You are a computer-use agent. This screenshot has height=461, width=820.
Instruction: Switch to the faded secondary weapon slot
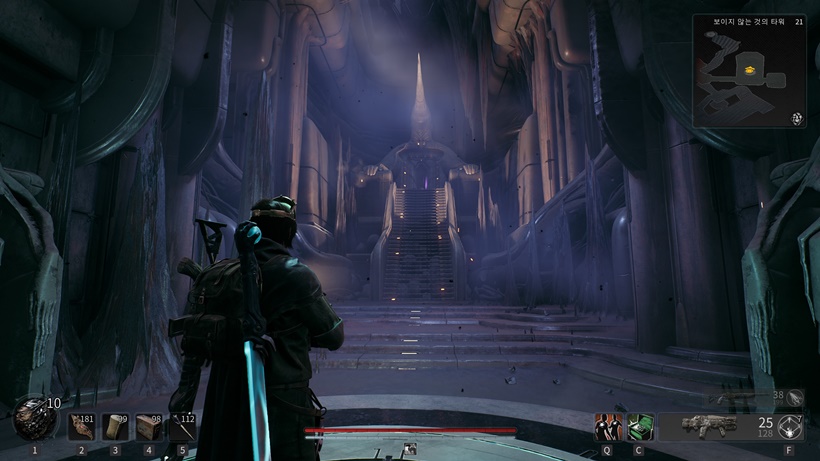[741, 398]
